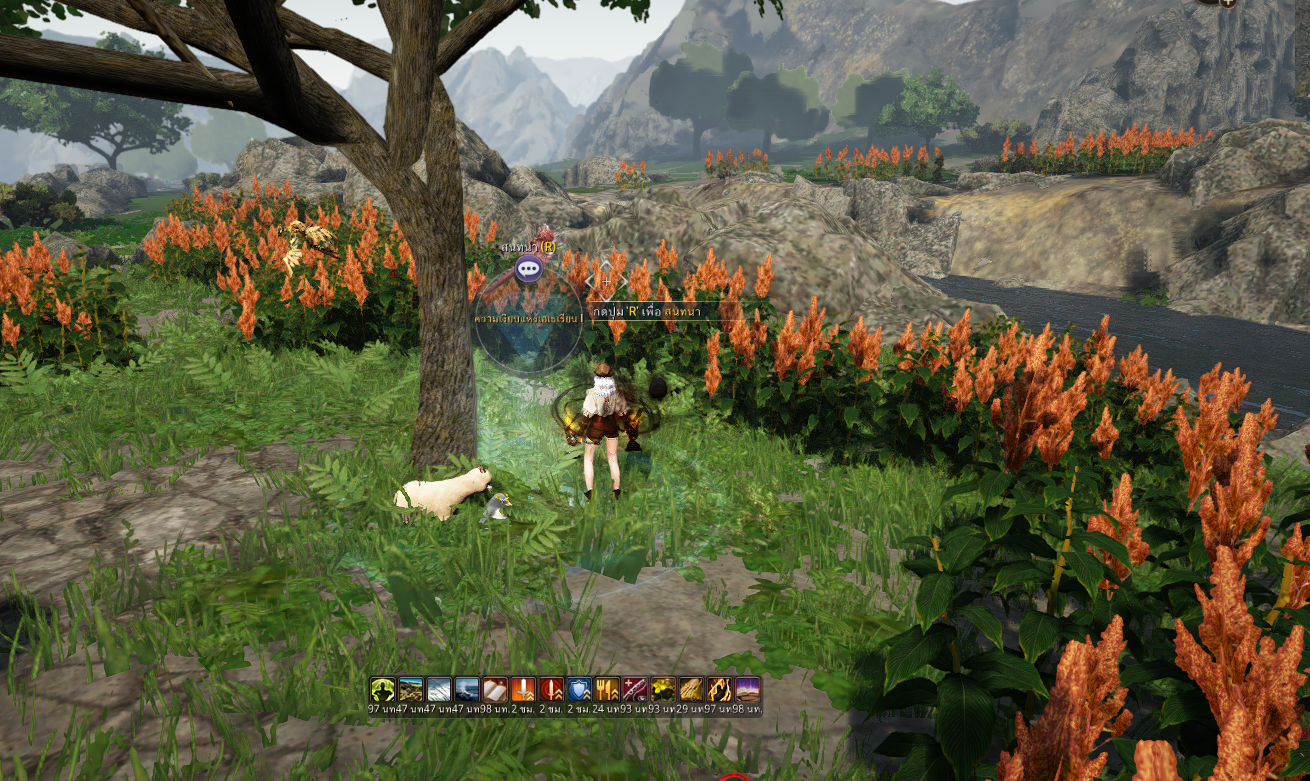Click the coastal hillside landscape buff icon
This screenshot has width=1310, height=781.
(x=411, y=689)
